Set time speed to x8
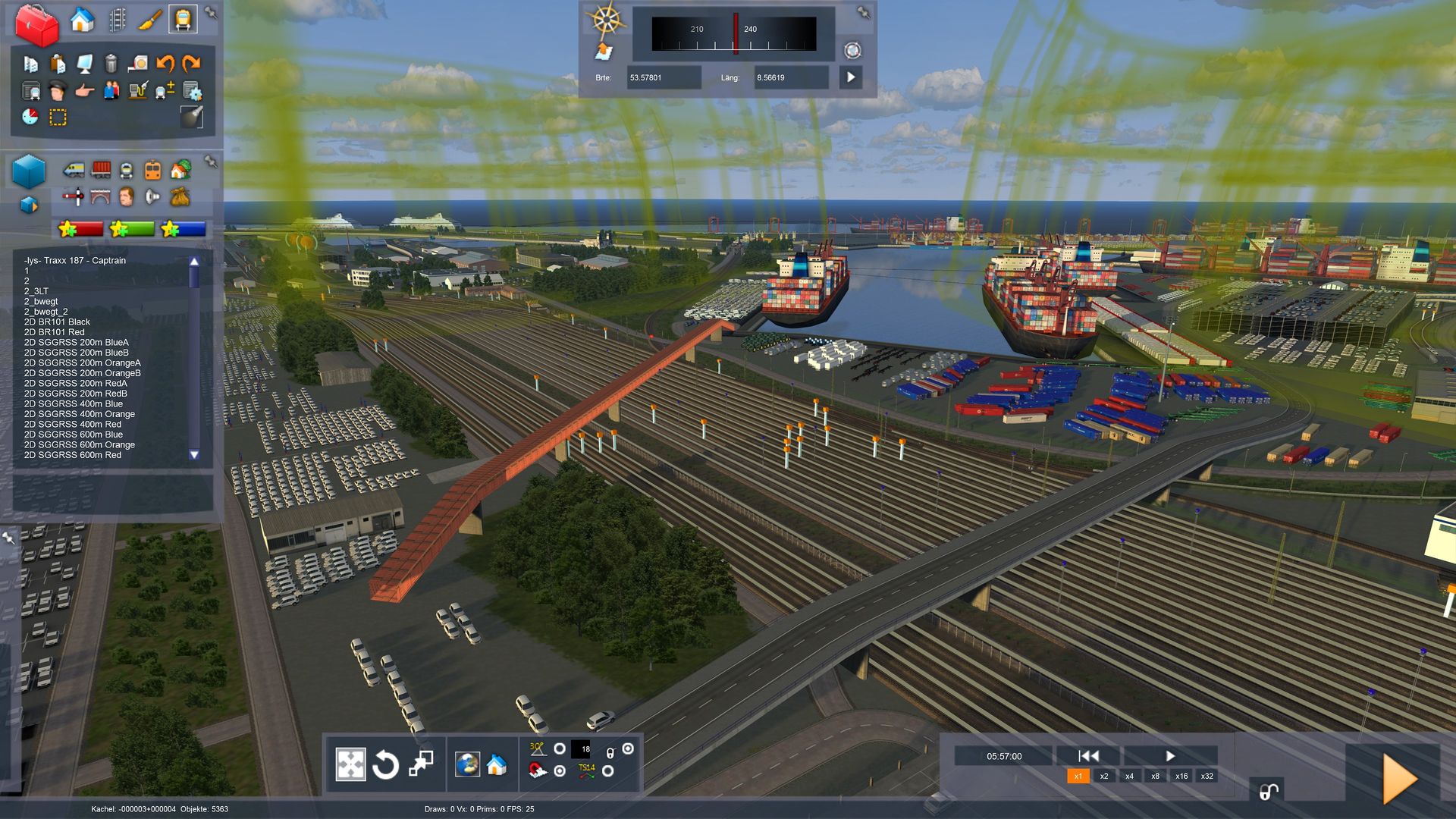The width and height of the screenshot is (1456, 819). click(x=1155, y=776)
